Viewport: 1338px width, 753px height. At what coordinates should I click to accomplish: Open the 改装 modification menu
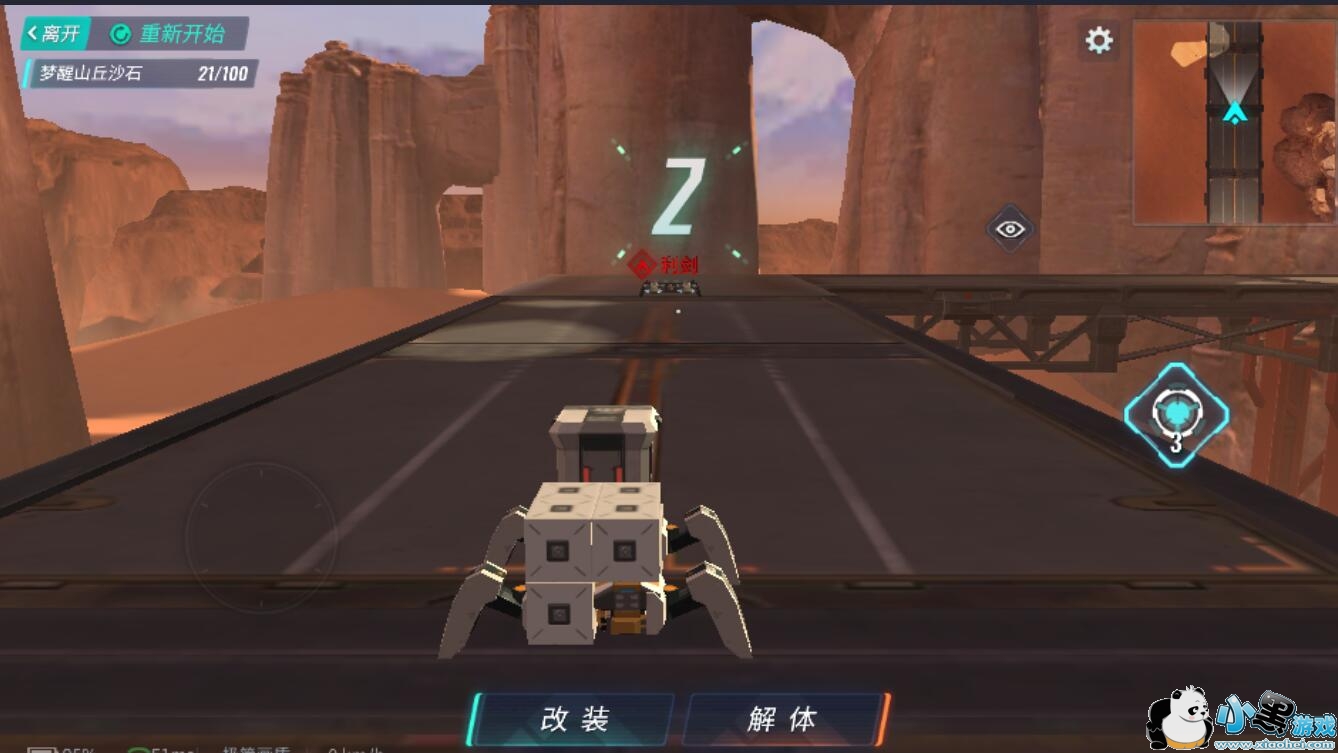pyautogui.click(x=574, y=718)
